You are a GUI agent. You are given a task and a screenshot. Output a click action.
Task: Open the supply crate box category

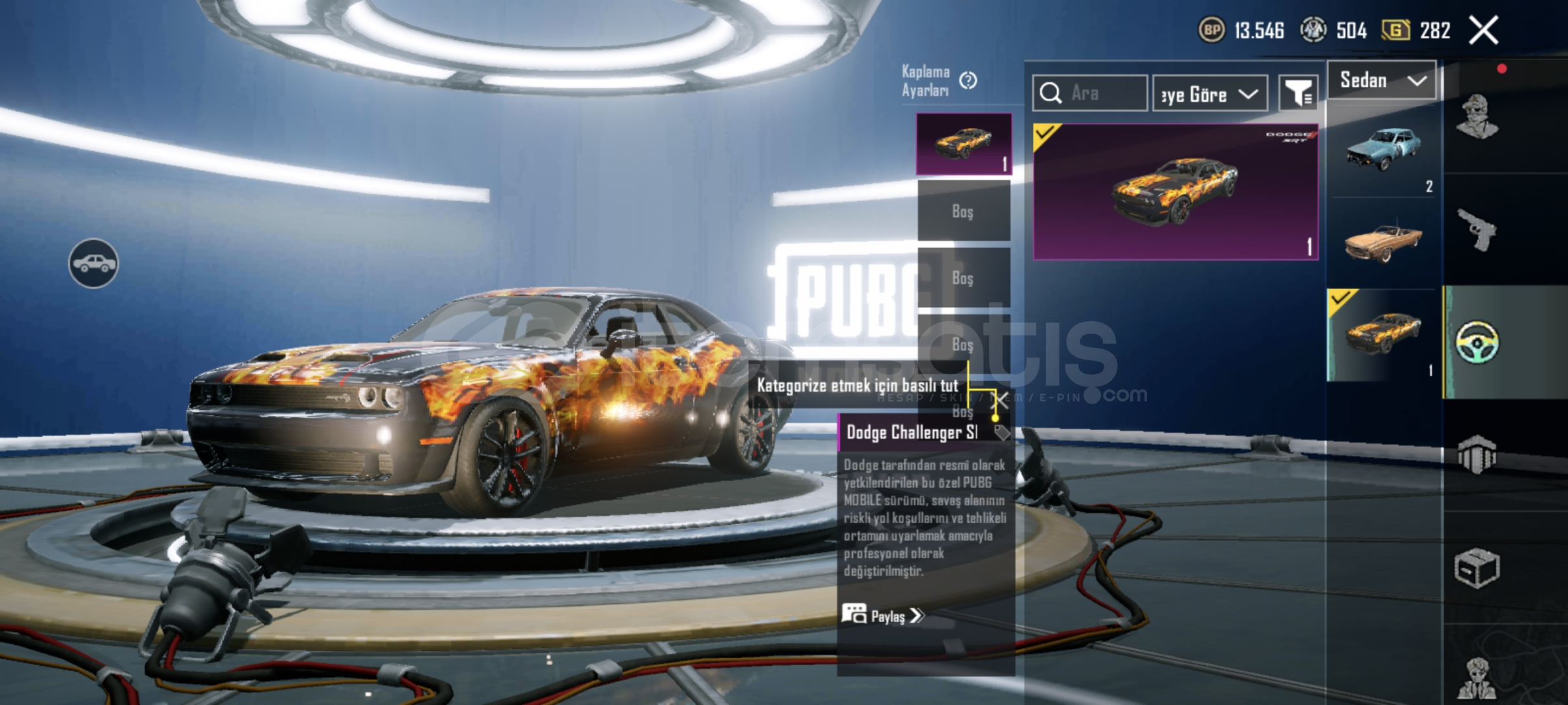pos(1477,568)
